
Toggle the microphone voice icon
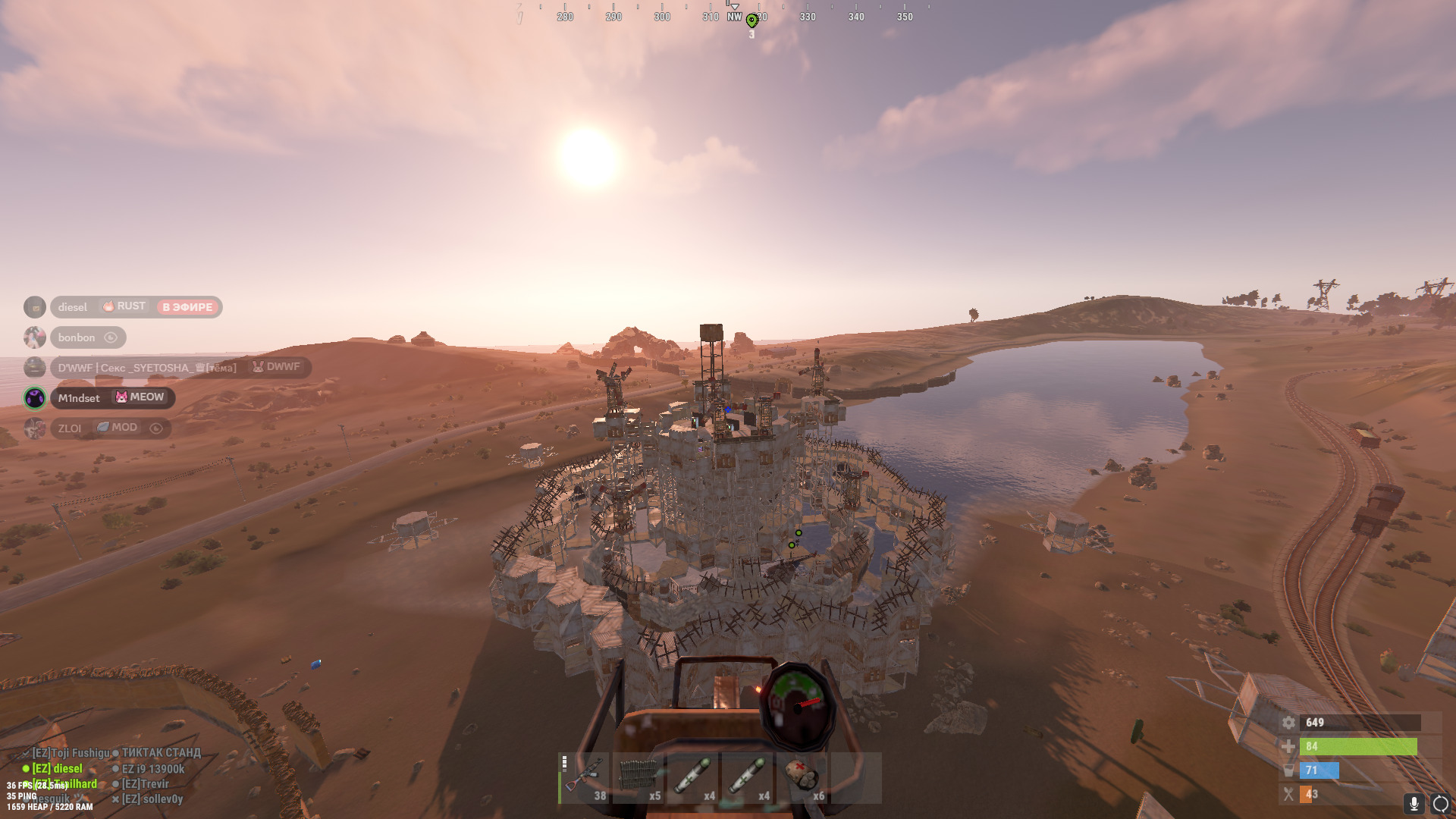1414,803
